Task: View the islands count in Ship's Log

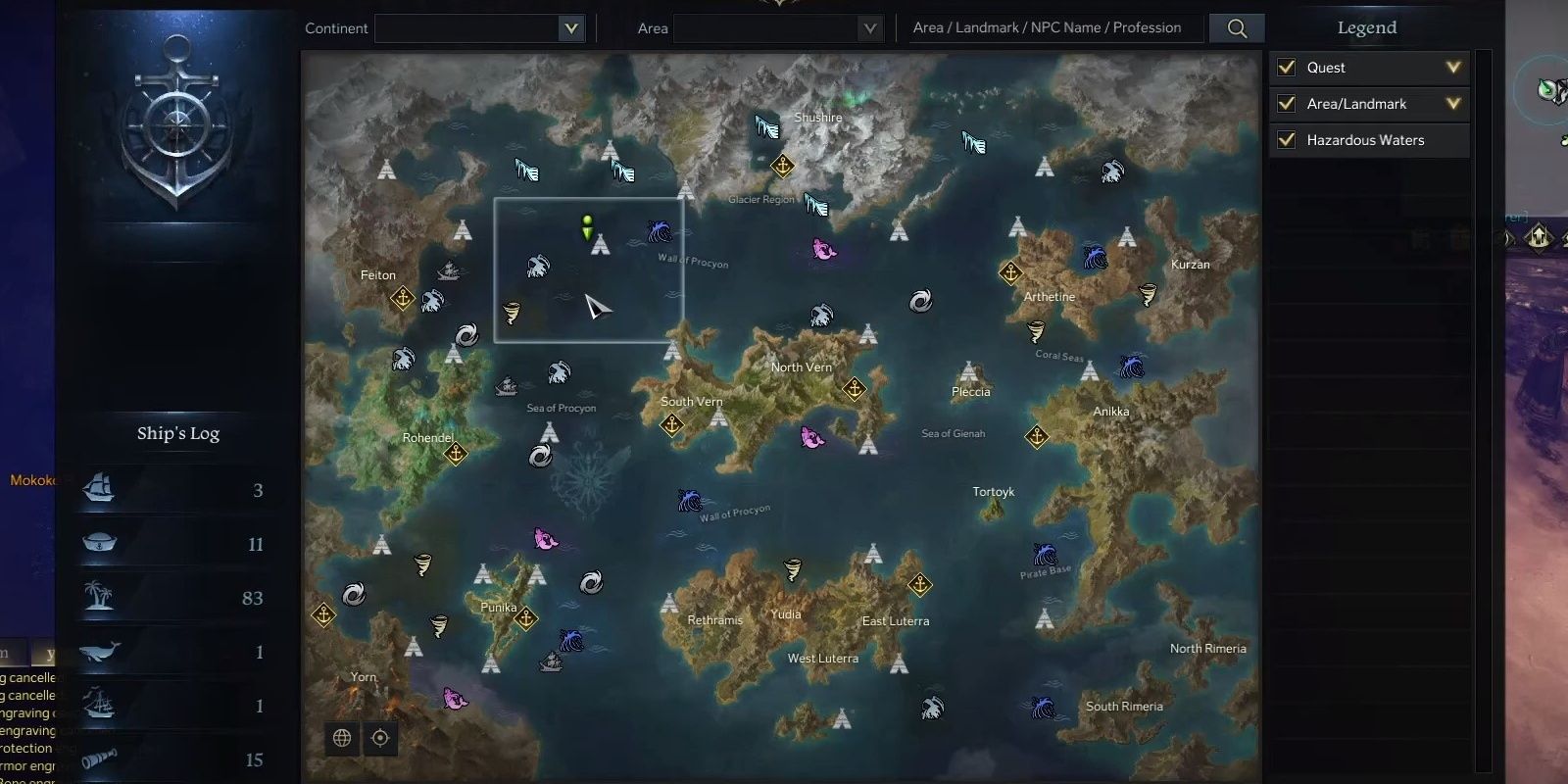Action: (x=98, y=598)
